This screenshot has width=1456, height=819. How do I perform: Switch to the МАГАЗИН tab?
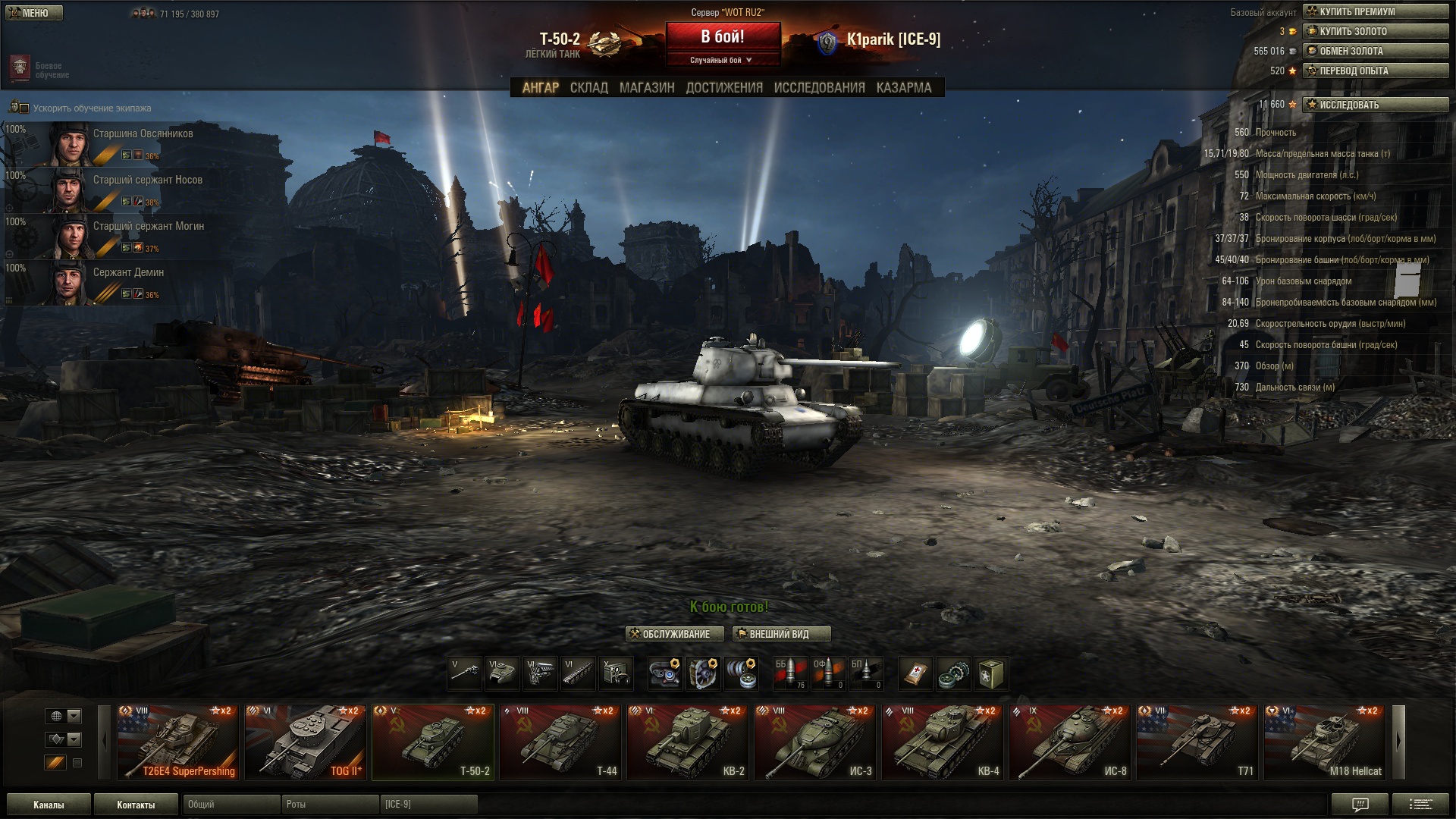[x=647, y=88]
